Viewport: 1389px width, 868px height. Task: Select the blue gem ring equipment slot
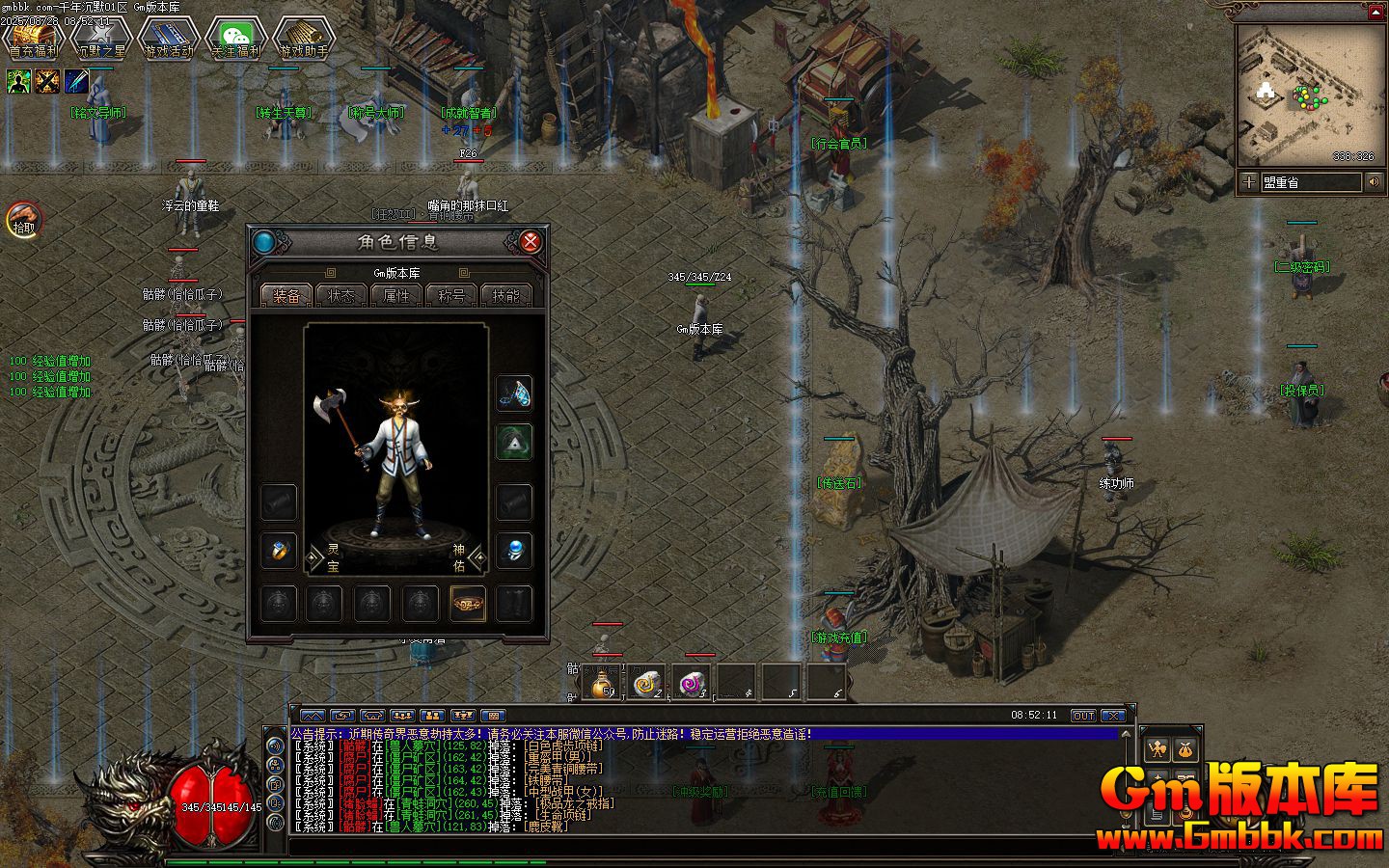tap(514, 551)
